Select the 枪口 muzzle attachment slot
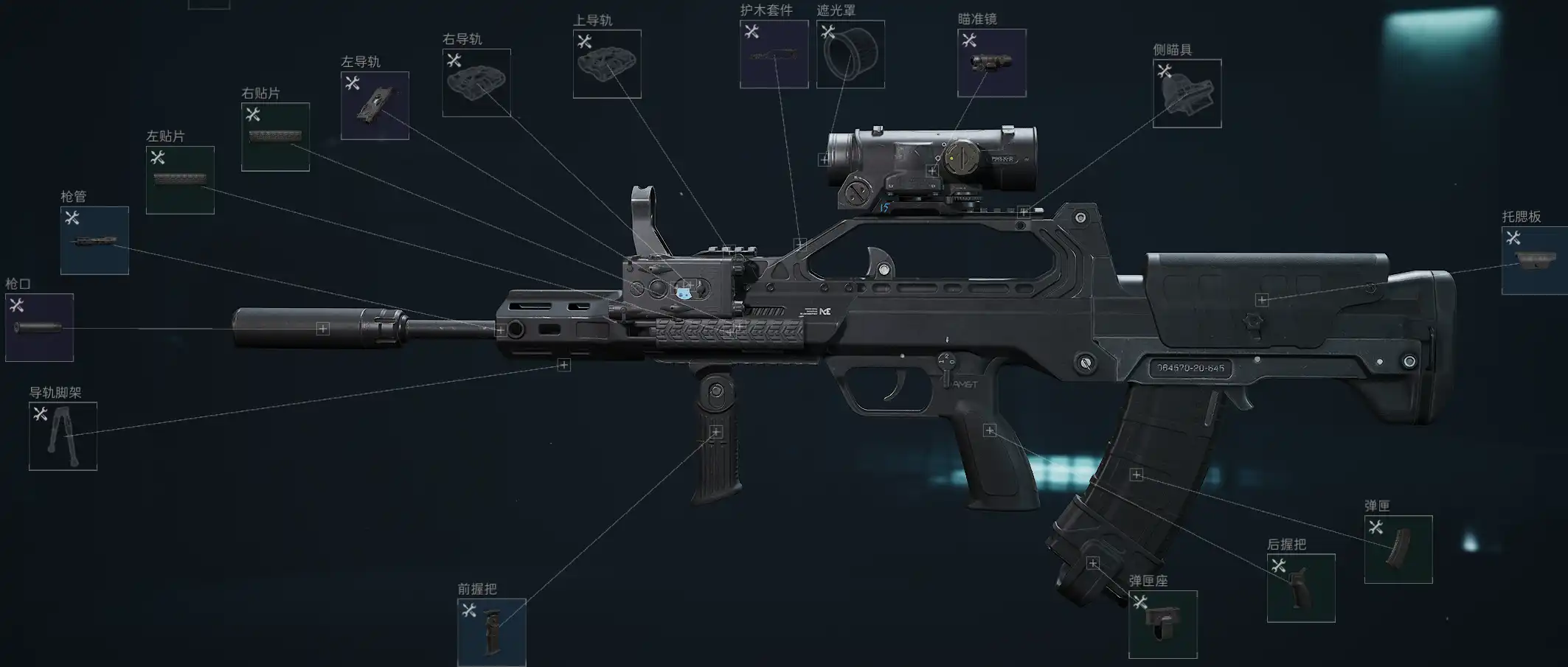1568x667 pixels. pyautogui.click(x=39, y=327)
